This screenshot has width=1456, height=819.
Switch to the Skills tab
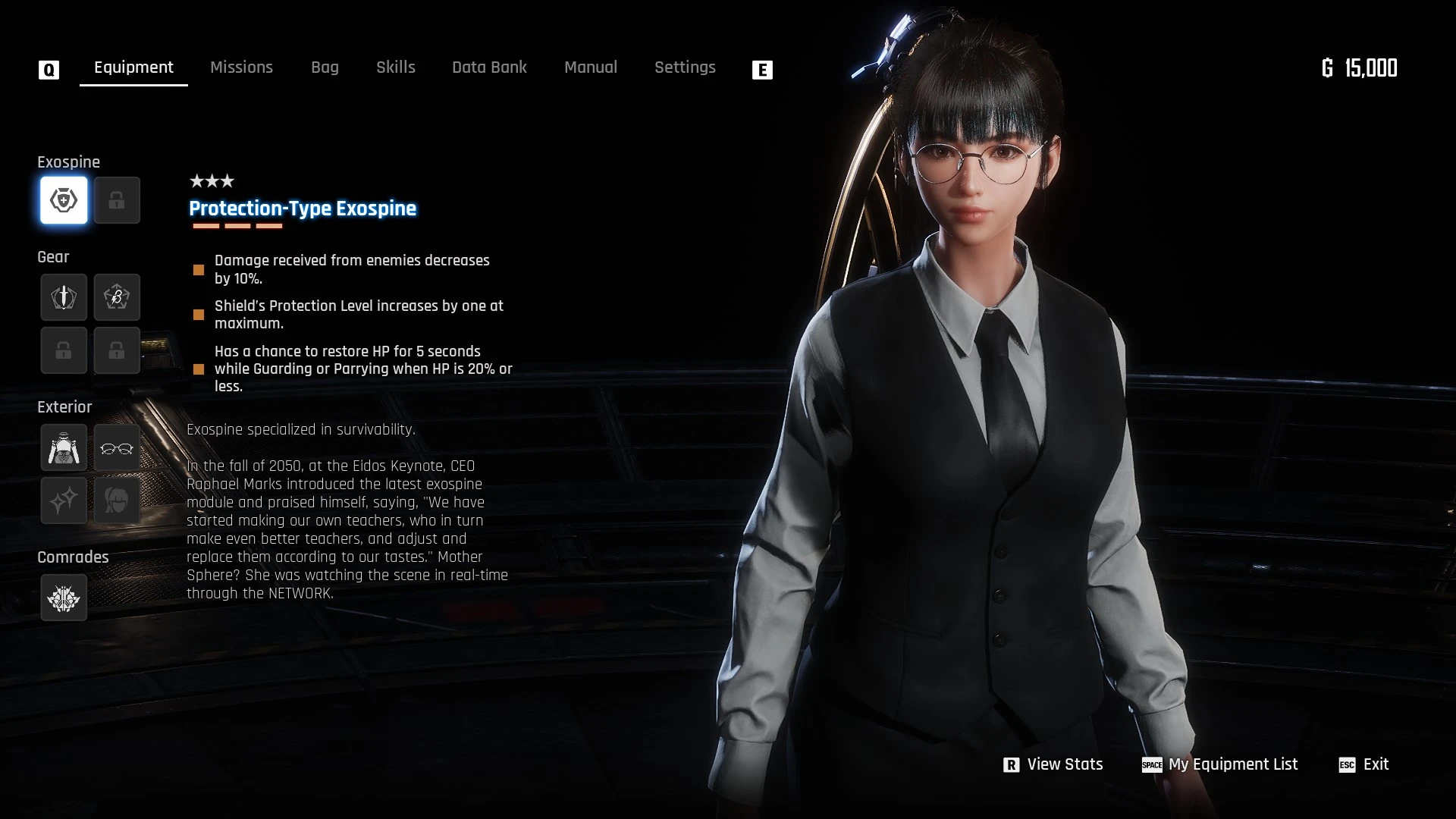[x=395, y=67]
